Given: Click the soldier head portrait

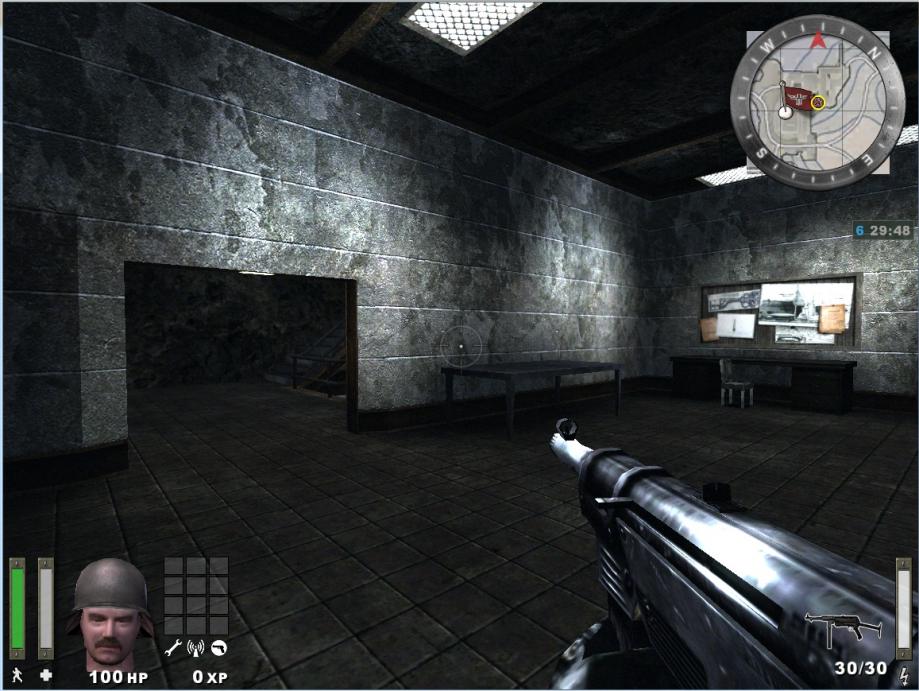Looking at the screenshot, I should (x=110, y=613).
